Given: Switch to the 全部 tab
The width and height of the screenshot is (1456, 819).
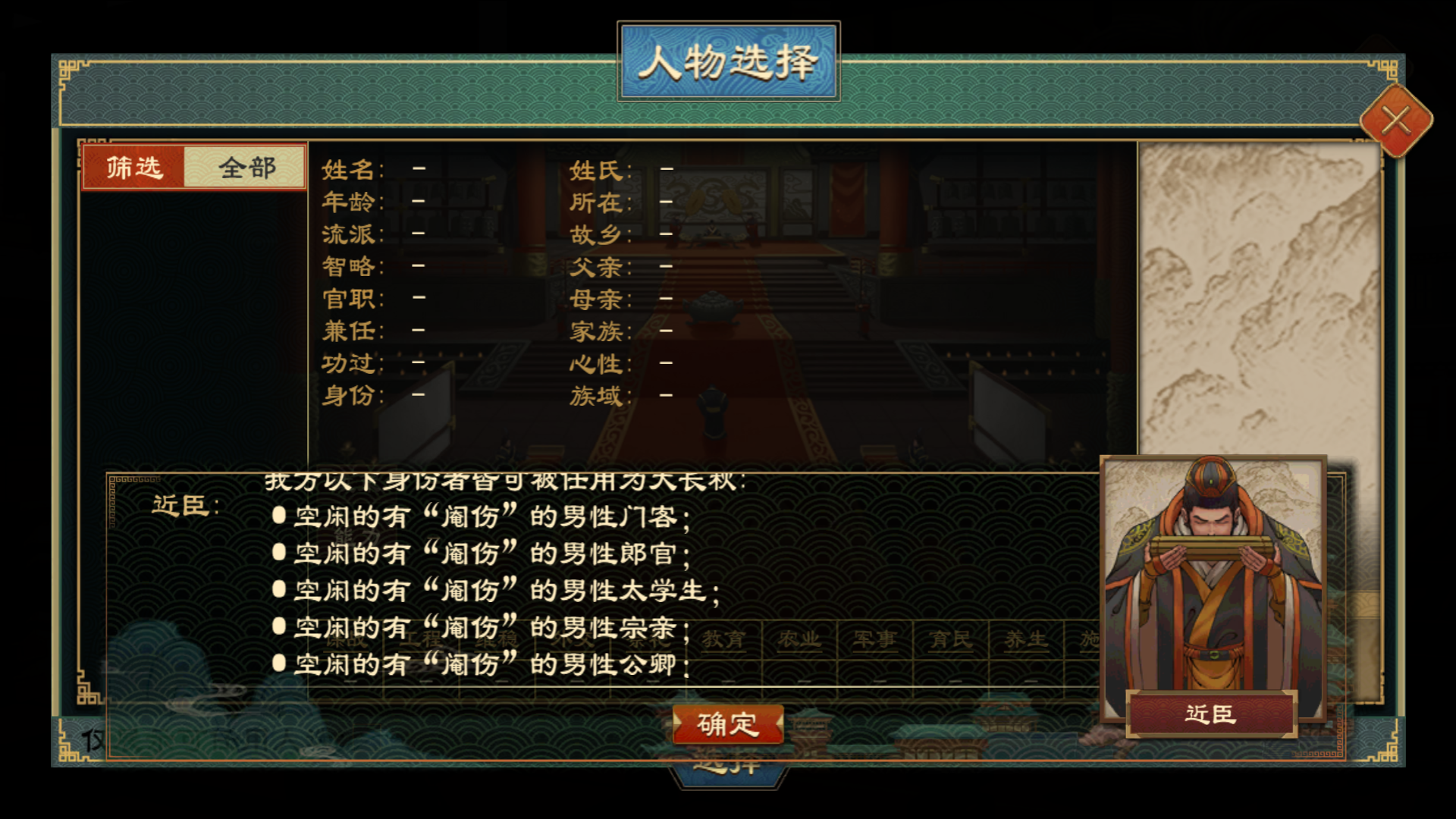Looking at the screenshot, I should tap(245, 166).
